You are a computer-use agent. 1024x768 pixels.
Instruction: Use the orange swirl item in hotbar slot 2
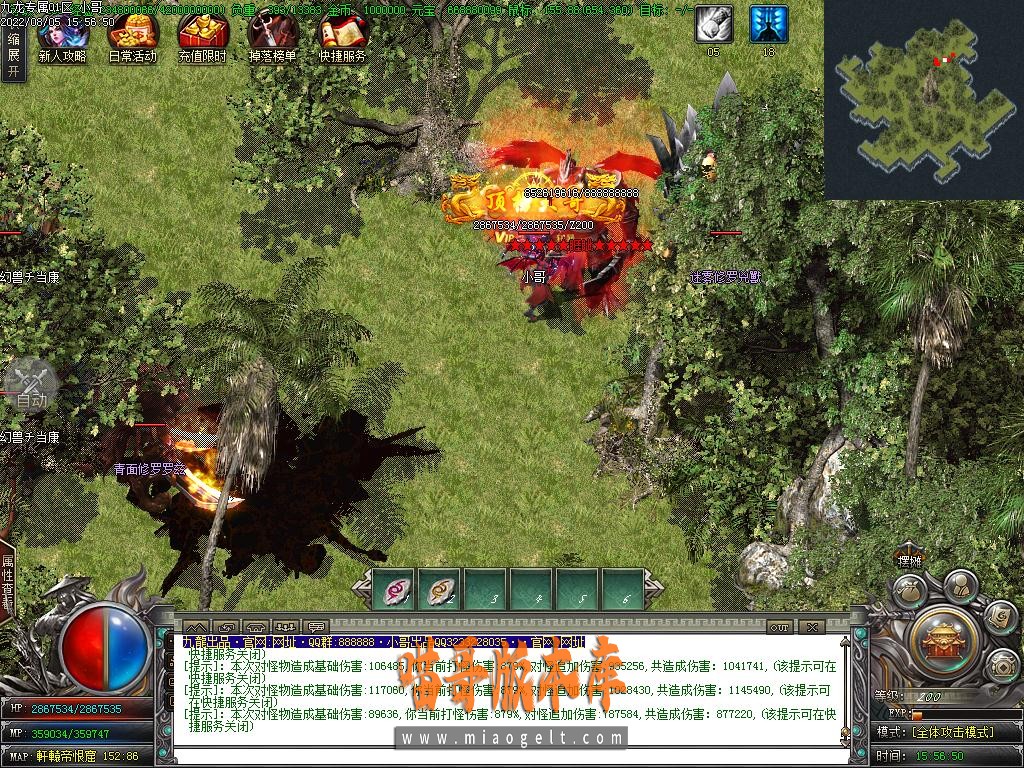(439, 590)
